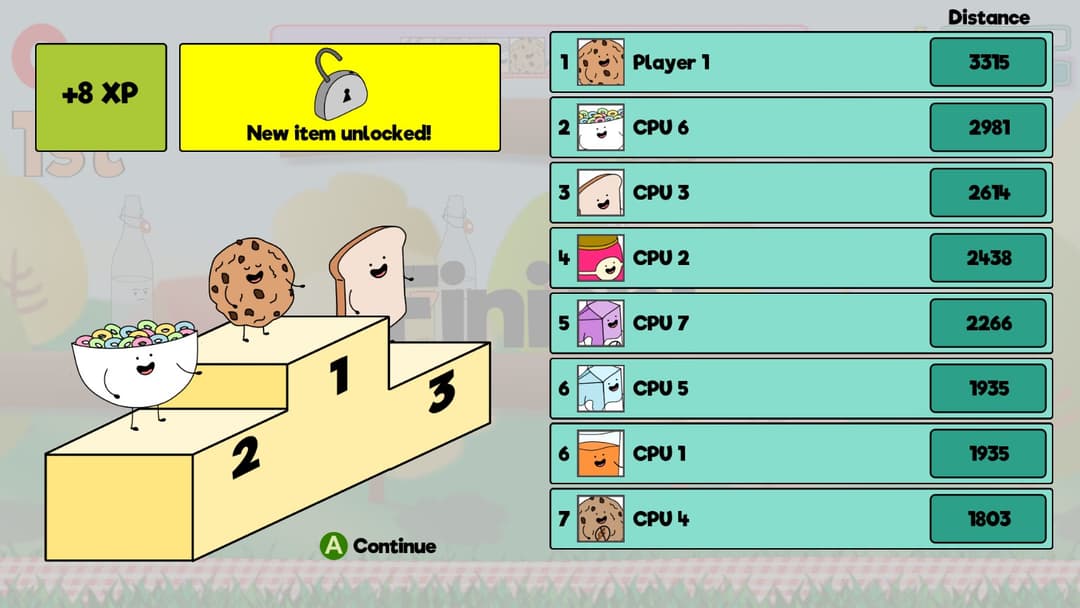
Task: Click the +8 XP reward panel
Action: click(101, 97)
